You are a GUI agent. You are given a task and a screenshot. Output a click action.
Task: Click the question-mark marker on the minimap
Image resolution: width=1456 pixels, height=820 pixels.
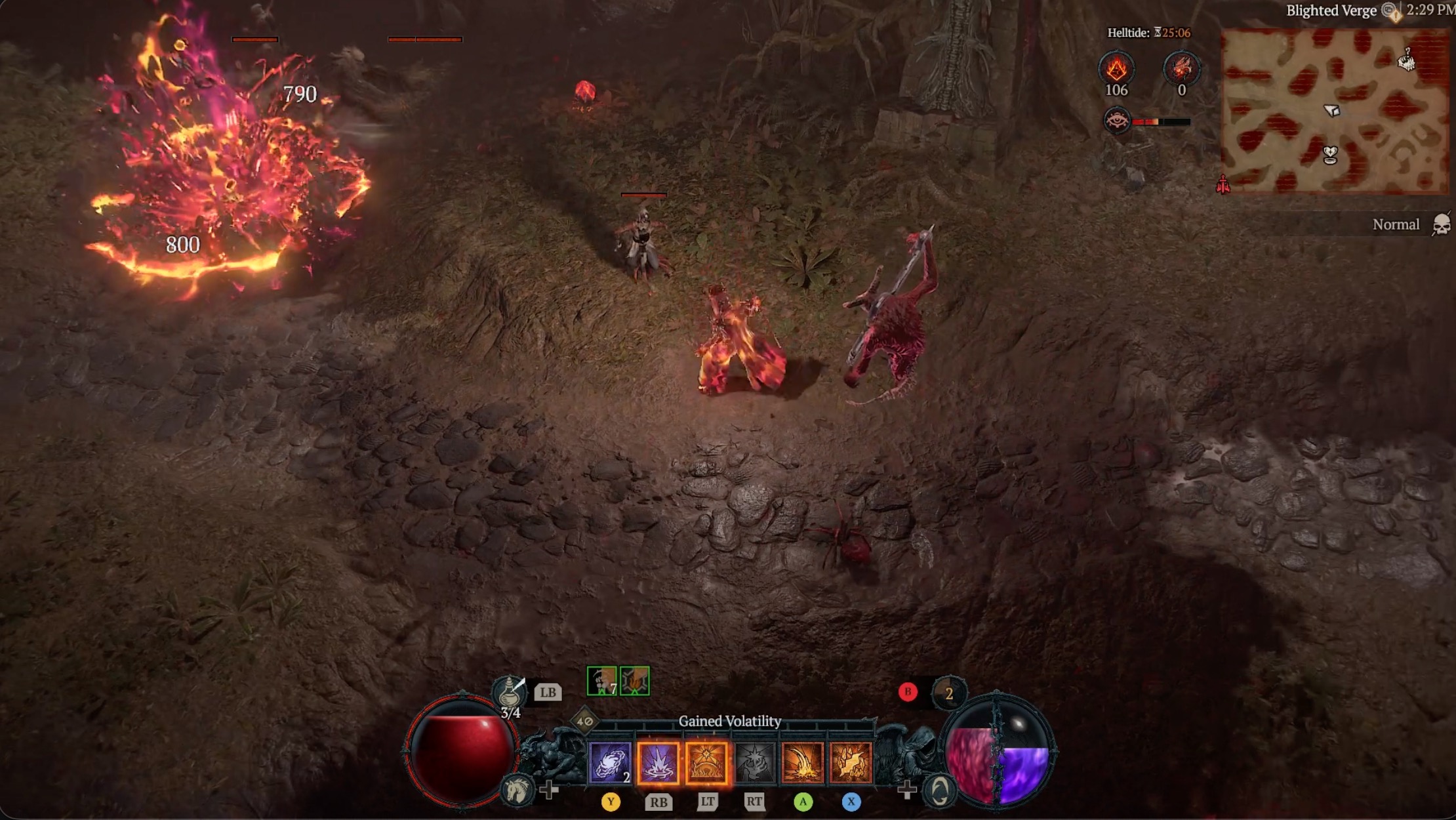tap(1406, 60)
